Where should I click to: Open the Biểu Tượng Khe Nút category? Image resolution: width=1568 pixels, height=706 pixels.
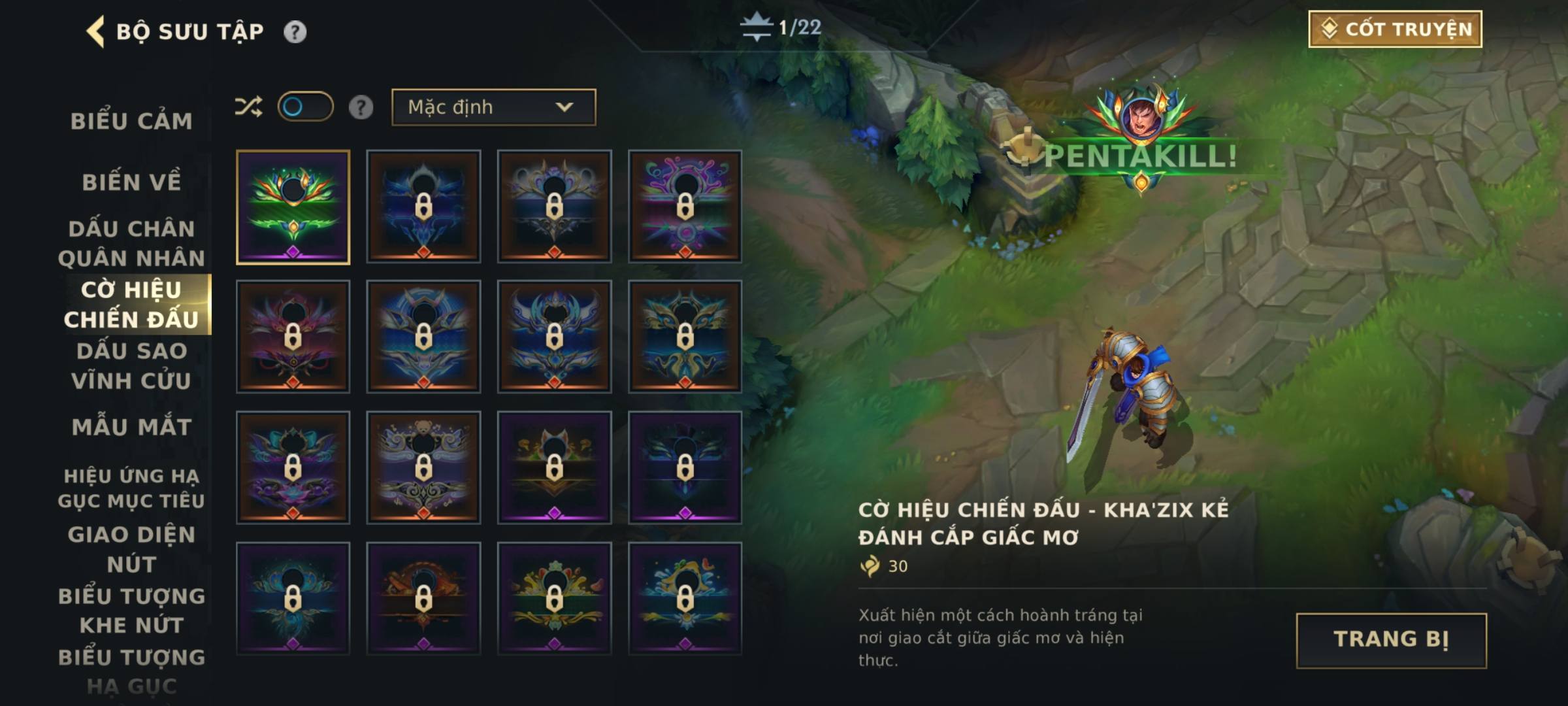tap(131, 610)
